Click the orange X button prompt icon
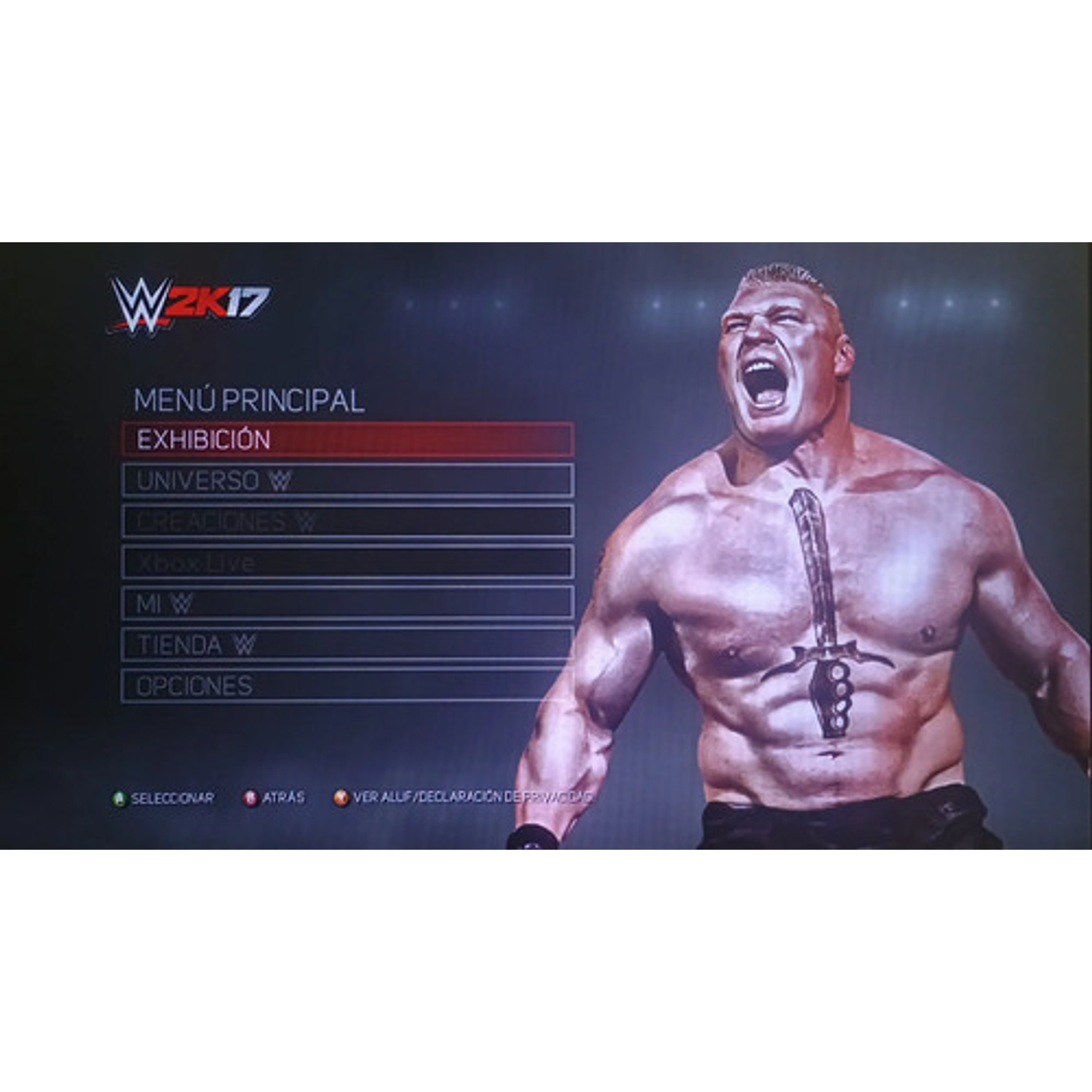This screenshot has height=1092, width=1092. click(342, 797)
